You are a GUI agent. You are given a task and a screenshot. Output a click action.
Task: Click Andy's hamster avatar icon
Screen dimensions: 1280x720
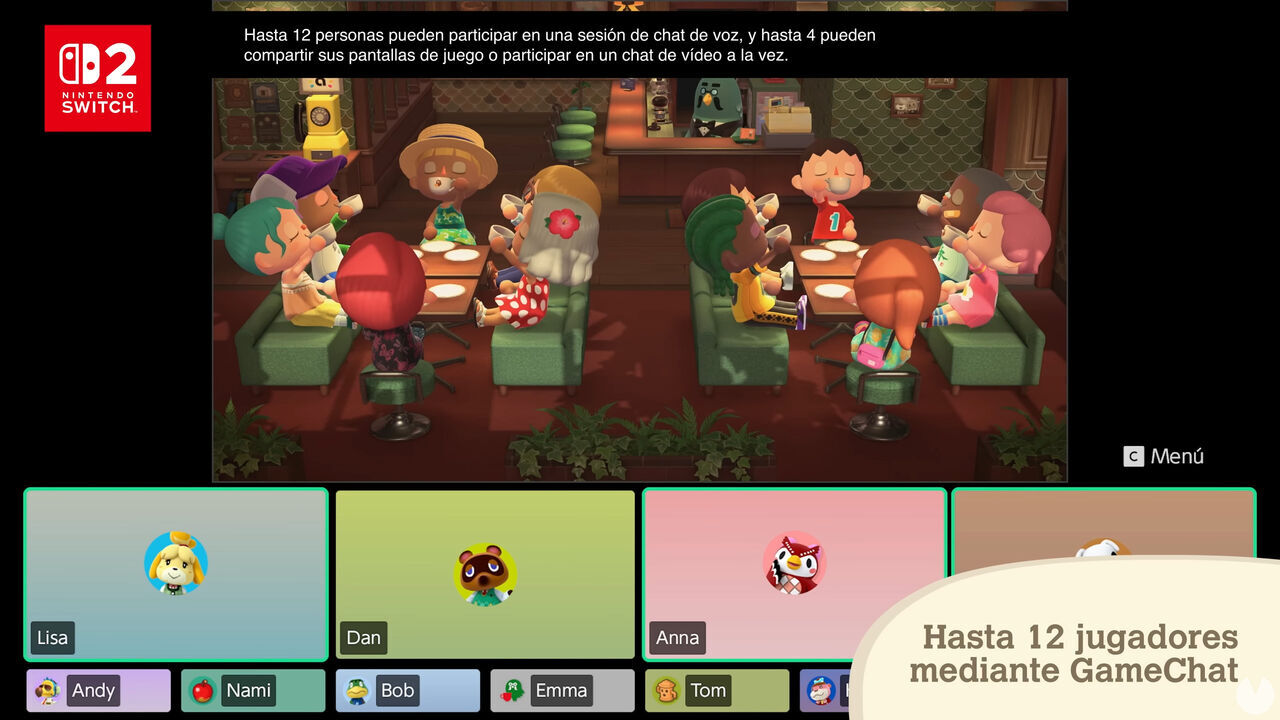click(49, 690)
